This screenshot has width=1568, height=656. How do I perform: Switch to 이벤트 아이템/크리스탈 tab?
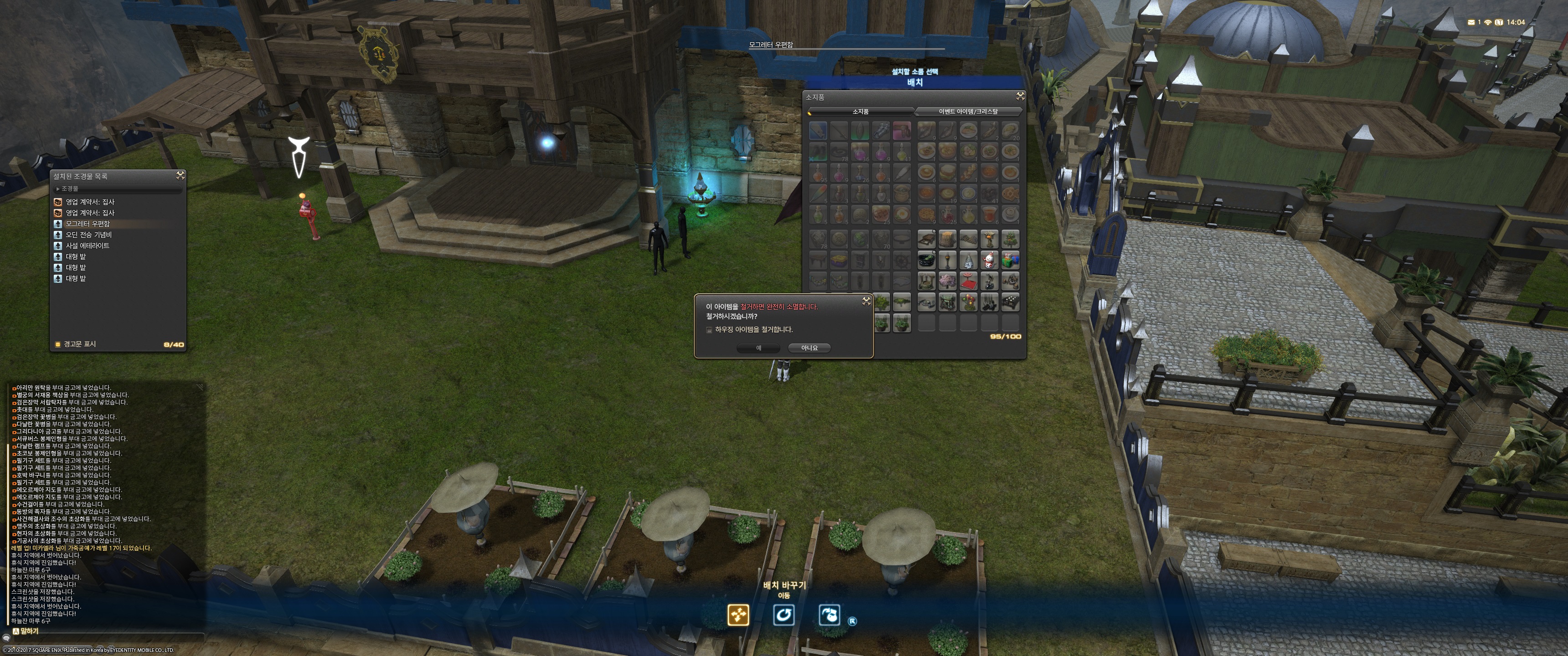coord(968,111)
